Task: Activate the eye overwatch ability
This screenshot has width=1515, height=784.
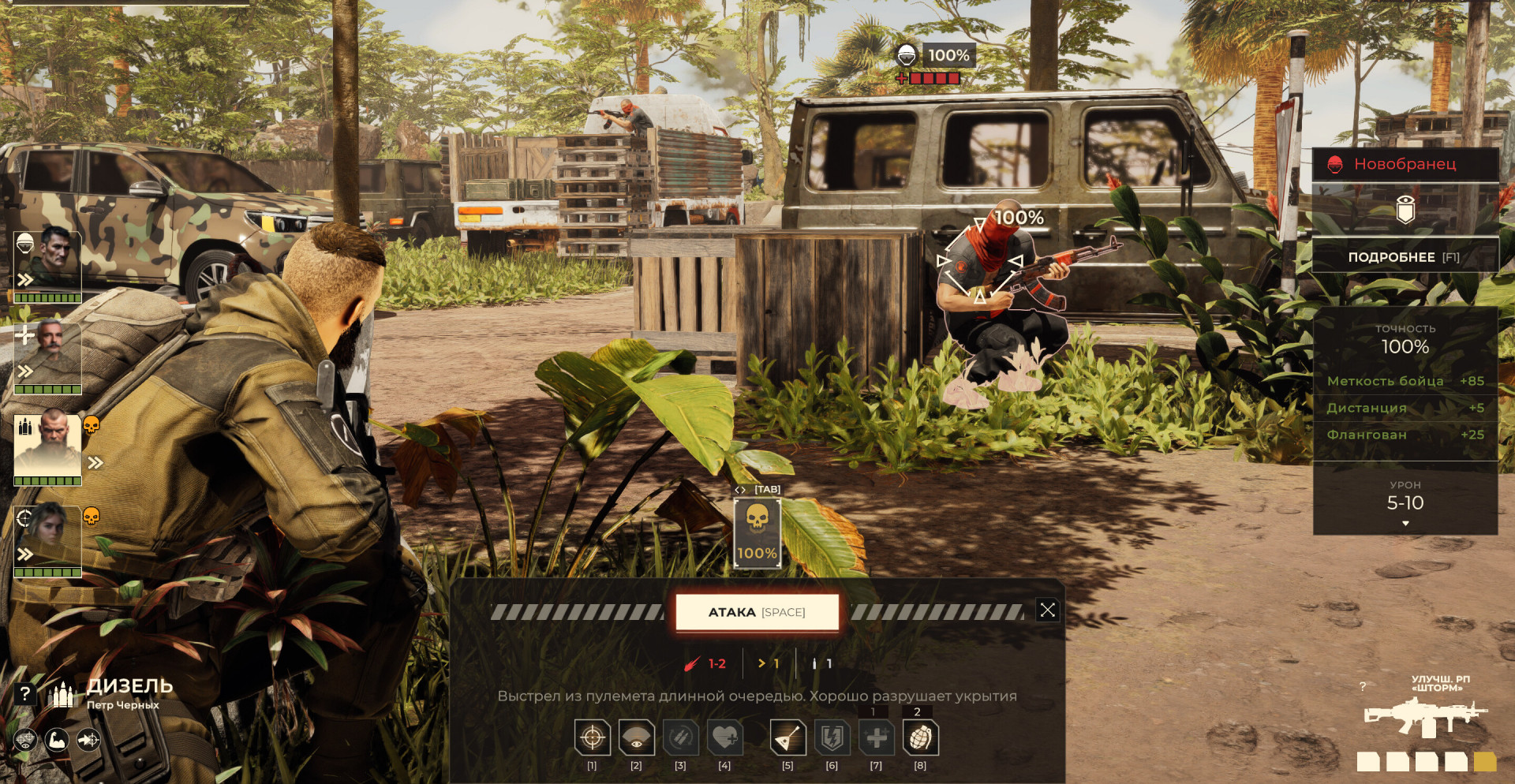Action: 636,738
